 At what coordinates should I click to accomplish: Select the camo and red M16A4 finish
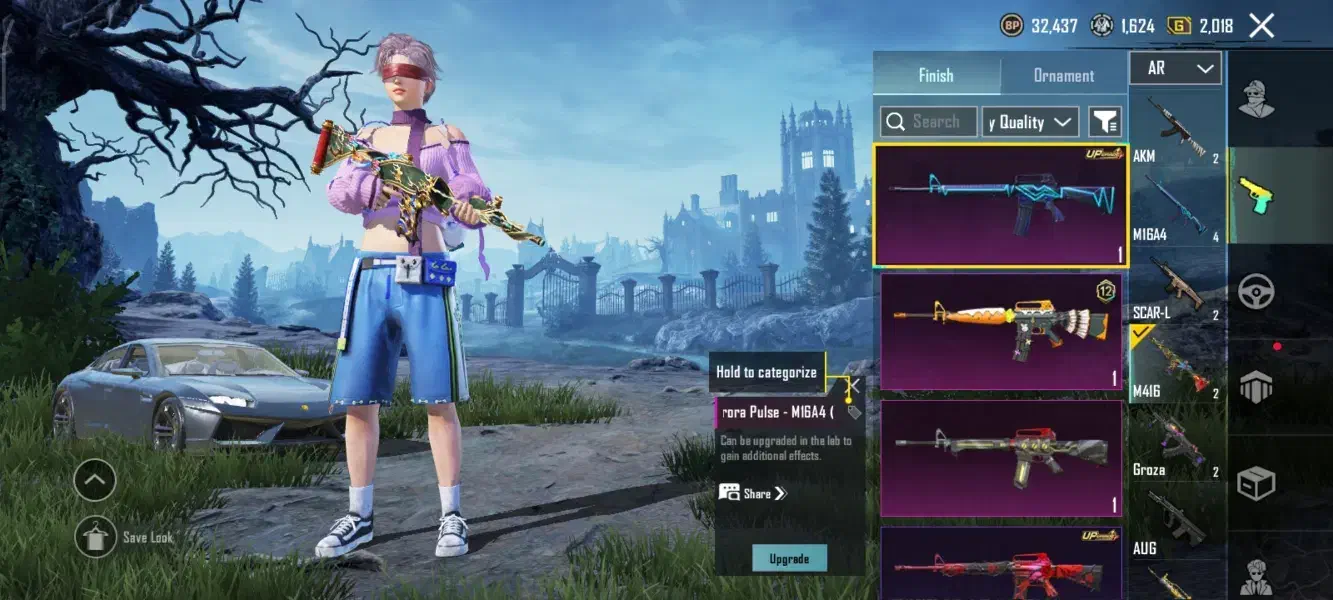click(x=1000, y=458)
